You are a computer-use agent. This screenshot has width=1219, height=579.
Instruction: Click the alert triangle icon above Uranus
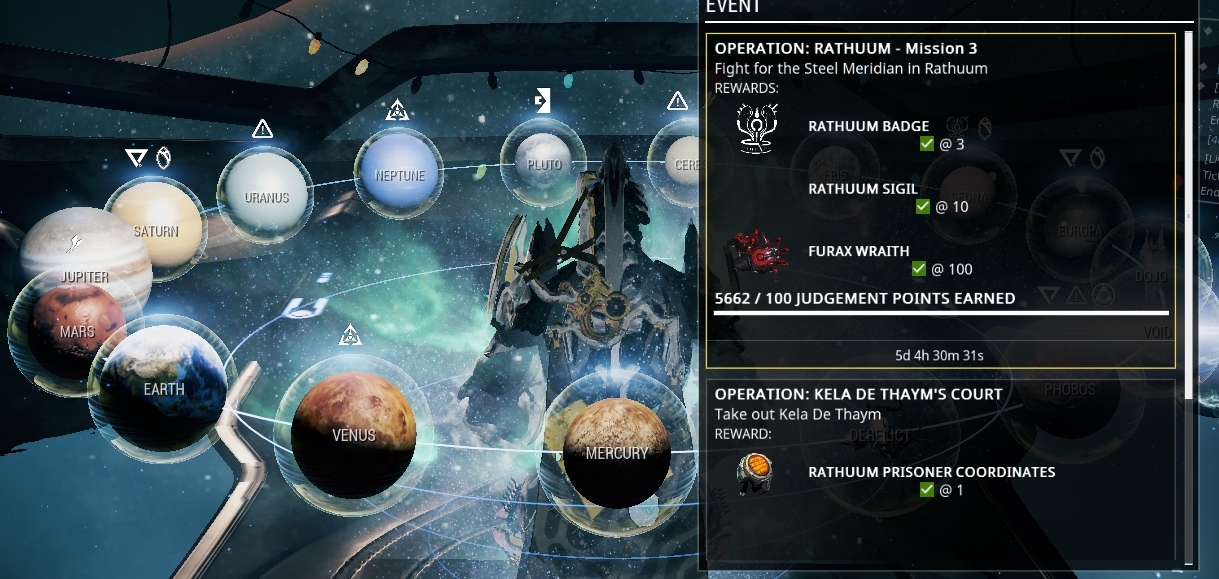(263, 129)
